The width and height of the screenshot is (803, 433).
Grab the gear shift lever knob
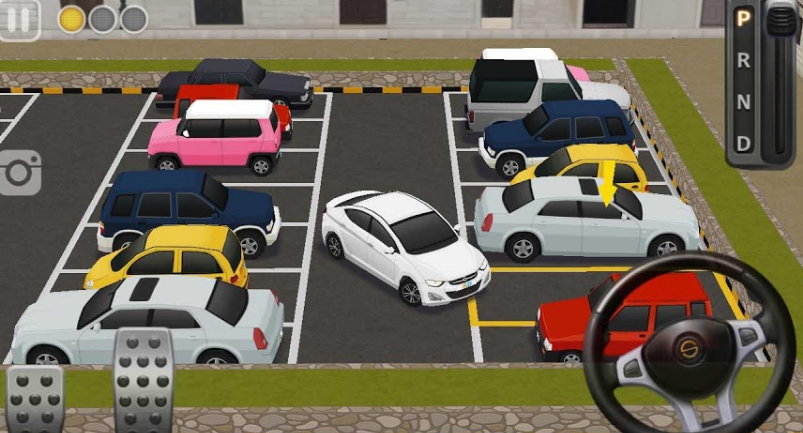[x=779, y=21]
